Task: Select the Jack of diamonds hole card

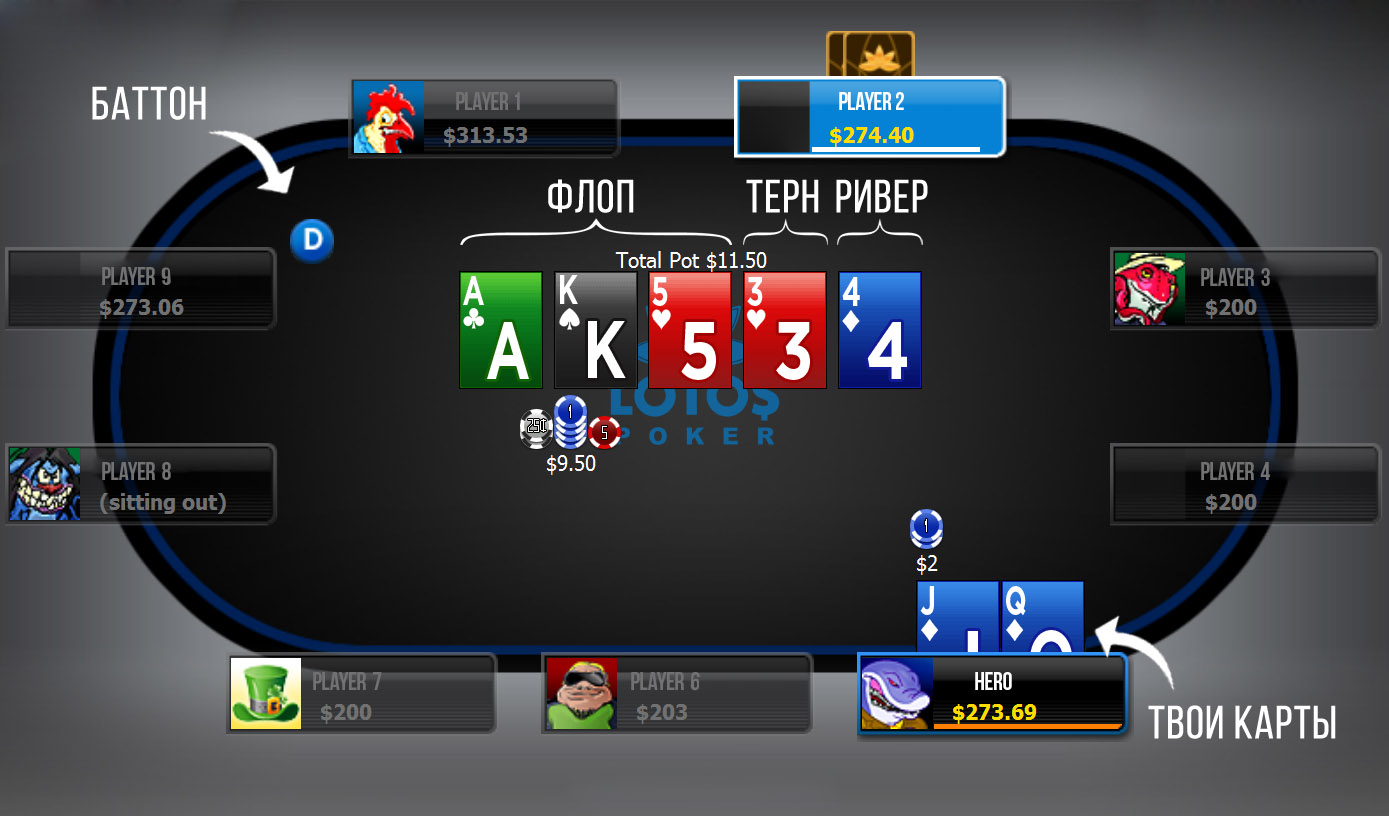Action: (957, 615)
